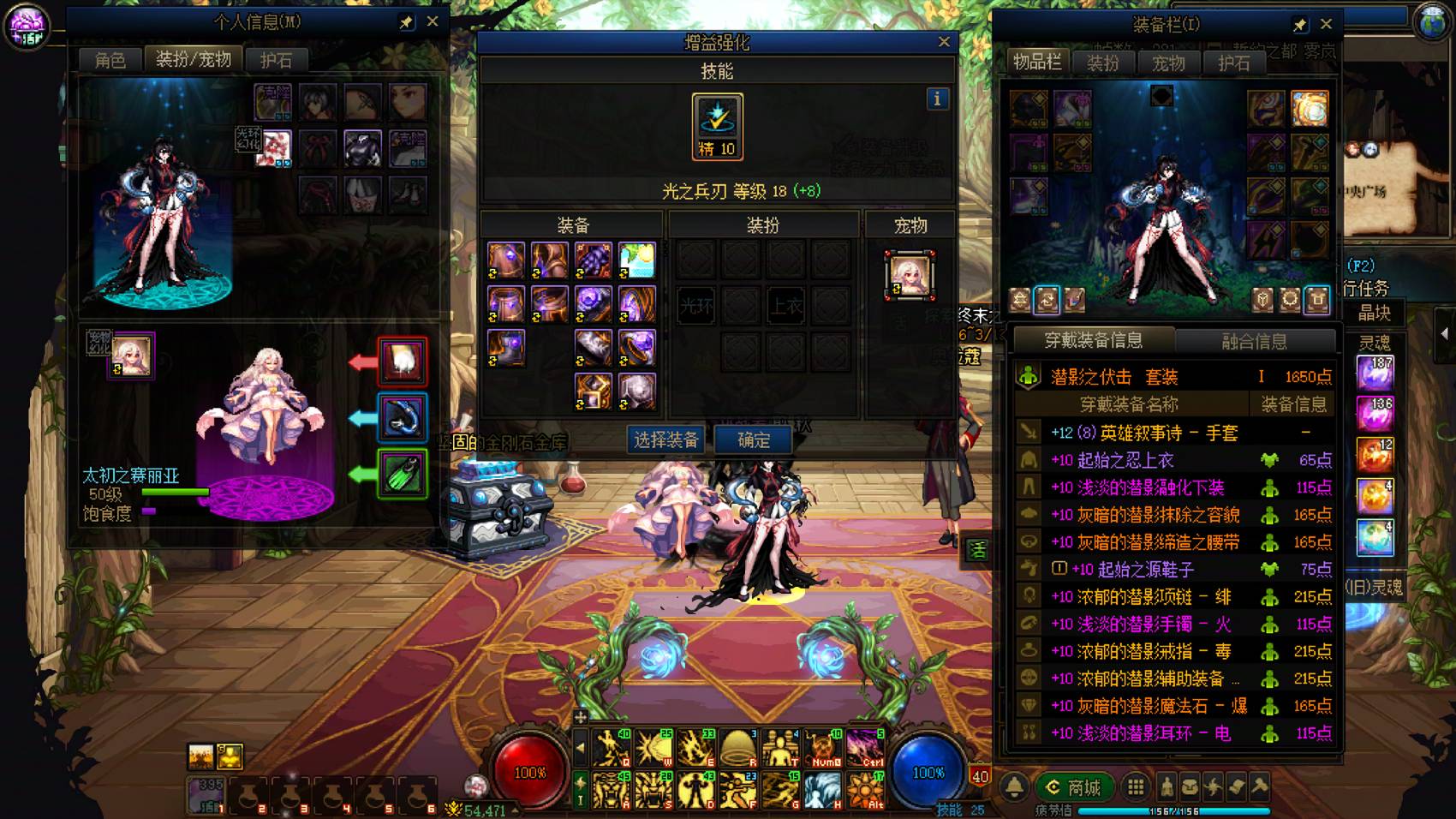Viewport: 1456px width, 819px height.
Task: Switch to the 角色 tab
Action: (110, 60)
